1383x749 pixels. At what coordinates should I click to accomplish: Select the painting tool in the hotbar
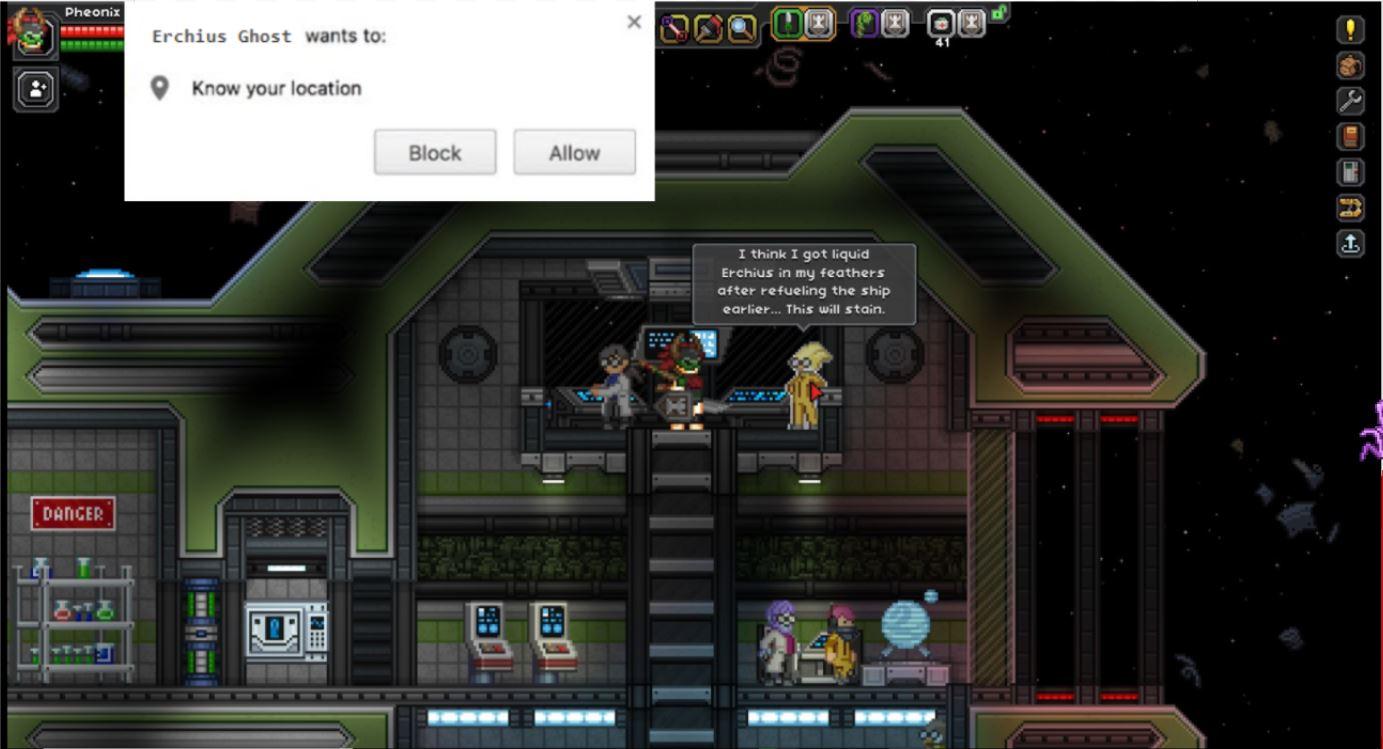[707, 25]
